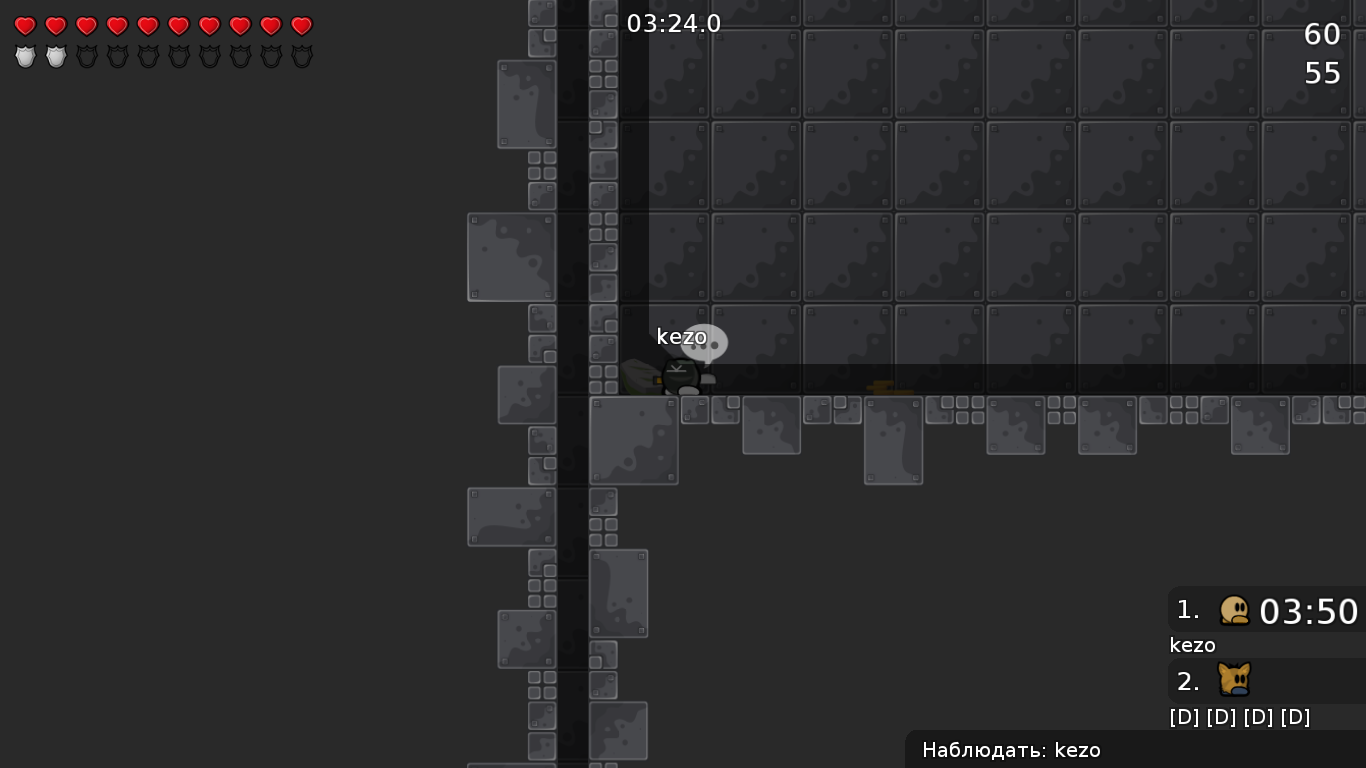
Task: Click the first red heart icon
Action: click(25, 26)
